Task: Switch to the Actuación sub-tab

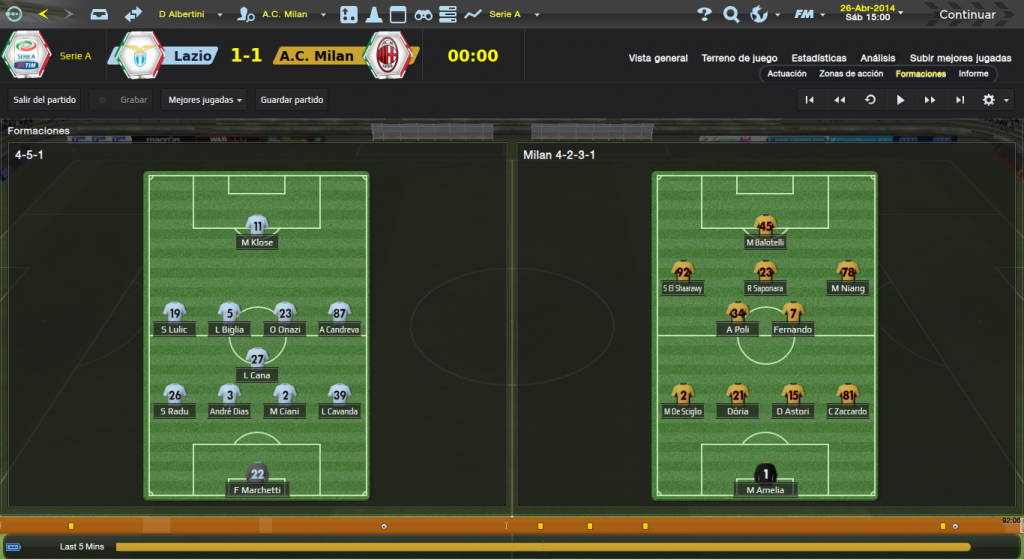Action: pyautogui.click(x=787, y=74)
